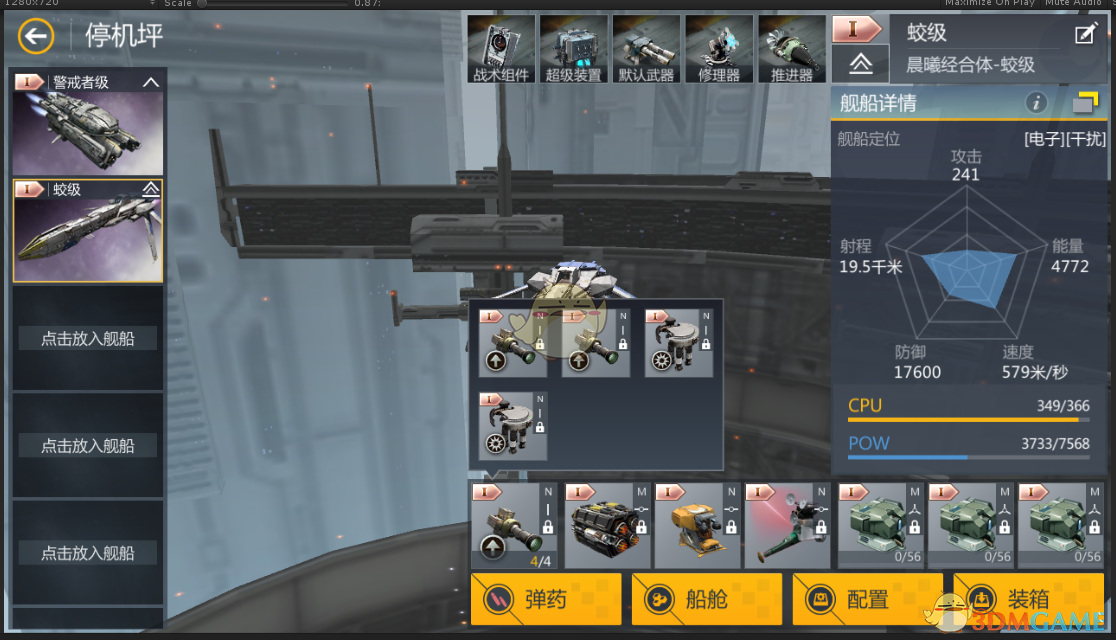This screenshot has height=640, width=1116.
Task: Open the 推进器 category
Action: tap(792, 49)
